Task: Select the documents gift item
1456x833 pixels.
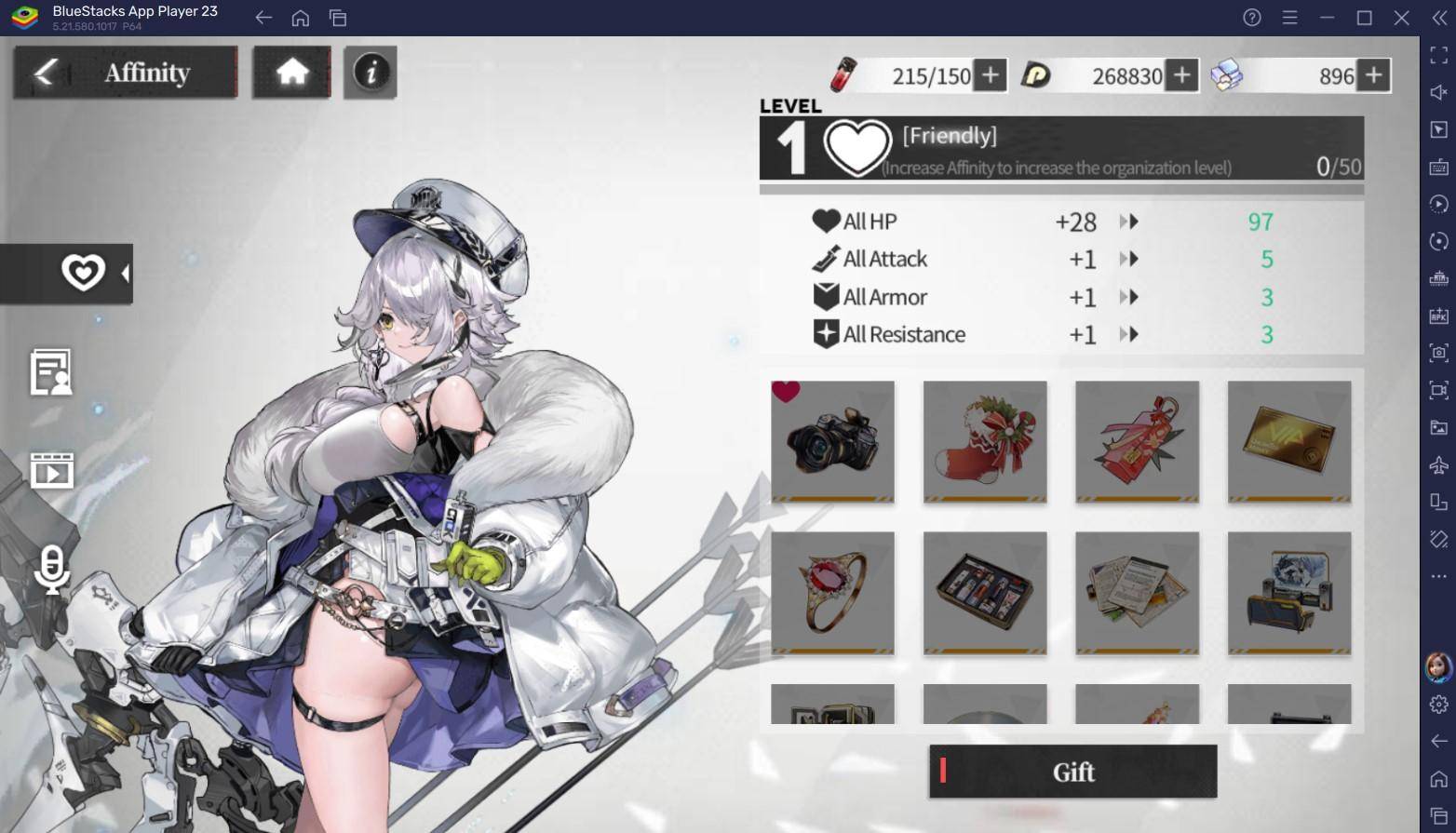Action: click(x=1137, y=592)
